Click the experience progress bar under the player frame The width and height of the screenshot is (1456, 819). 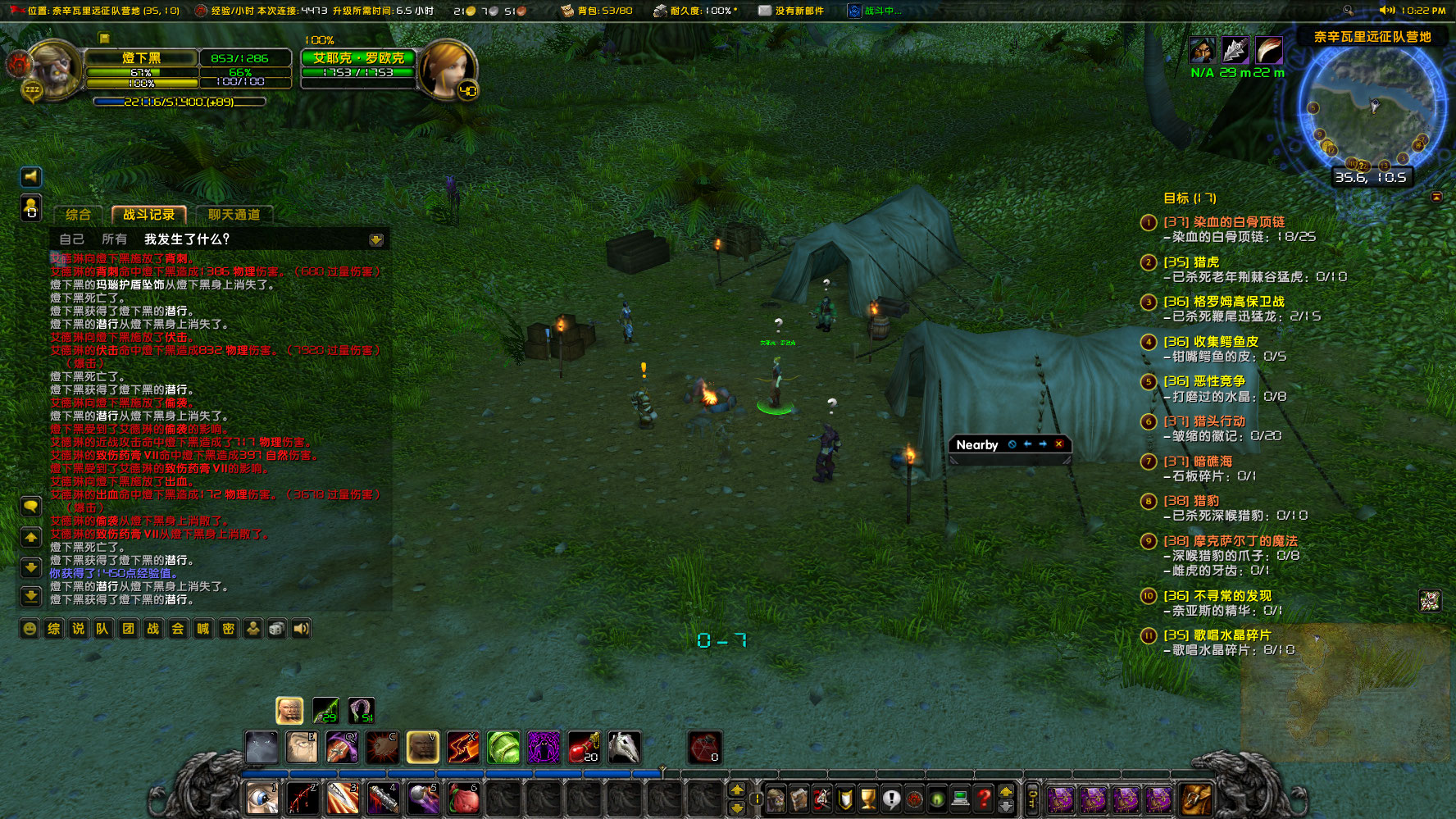pyautogui.click(x=179, y=101)
